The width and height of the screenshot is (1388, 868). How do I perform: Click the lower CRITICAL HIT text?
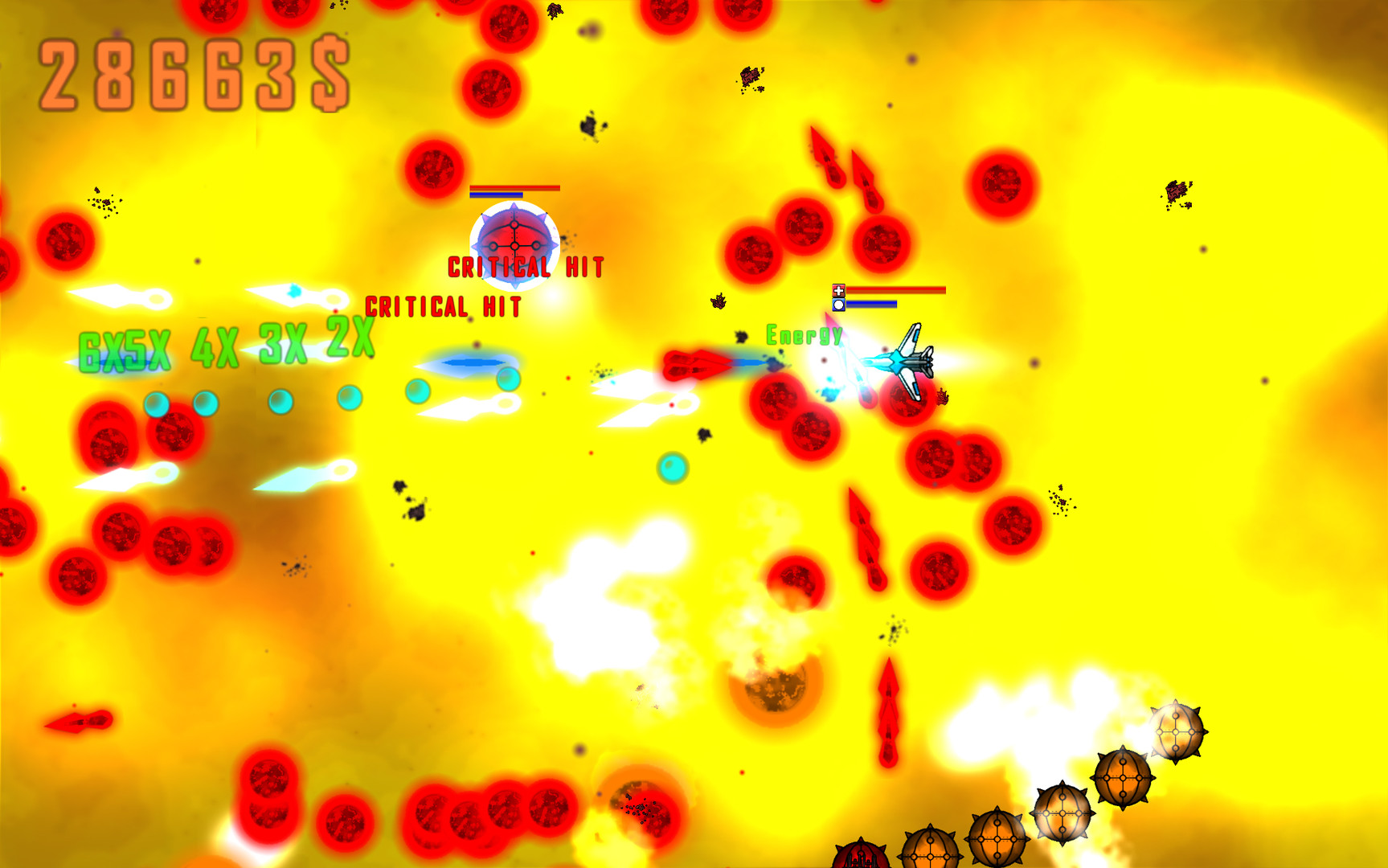point(443,306)
